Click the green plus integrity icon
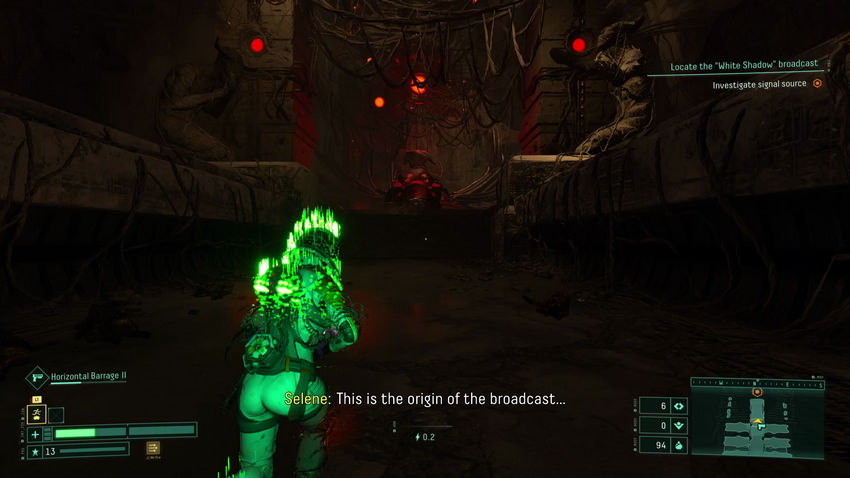850x478 pixels. point(35,433)
